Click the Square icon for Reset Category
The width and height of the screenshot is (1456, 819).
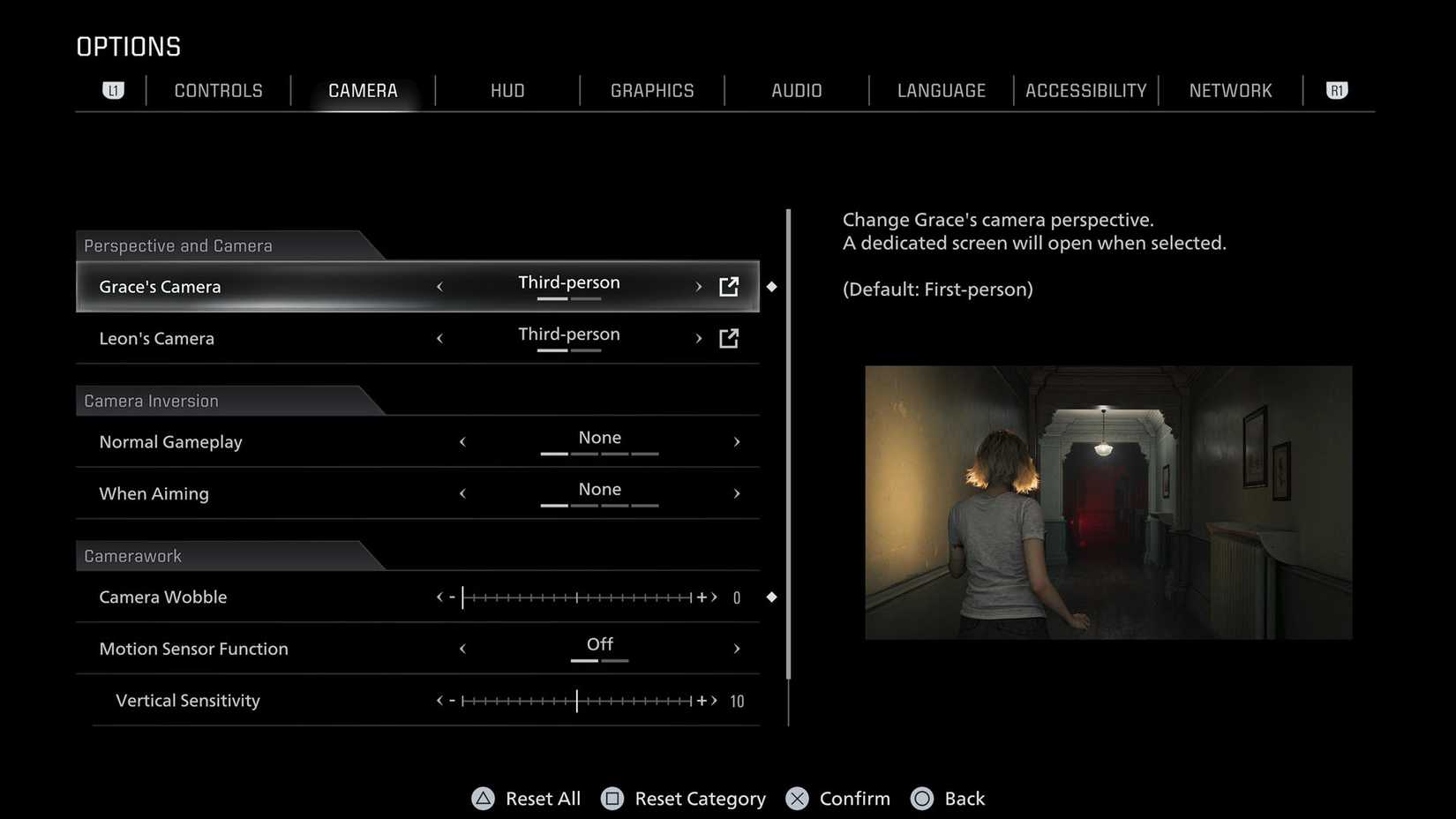[613, 798]
